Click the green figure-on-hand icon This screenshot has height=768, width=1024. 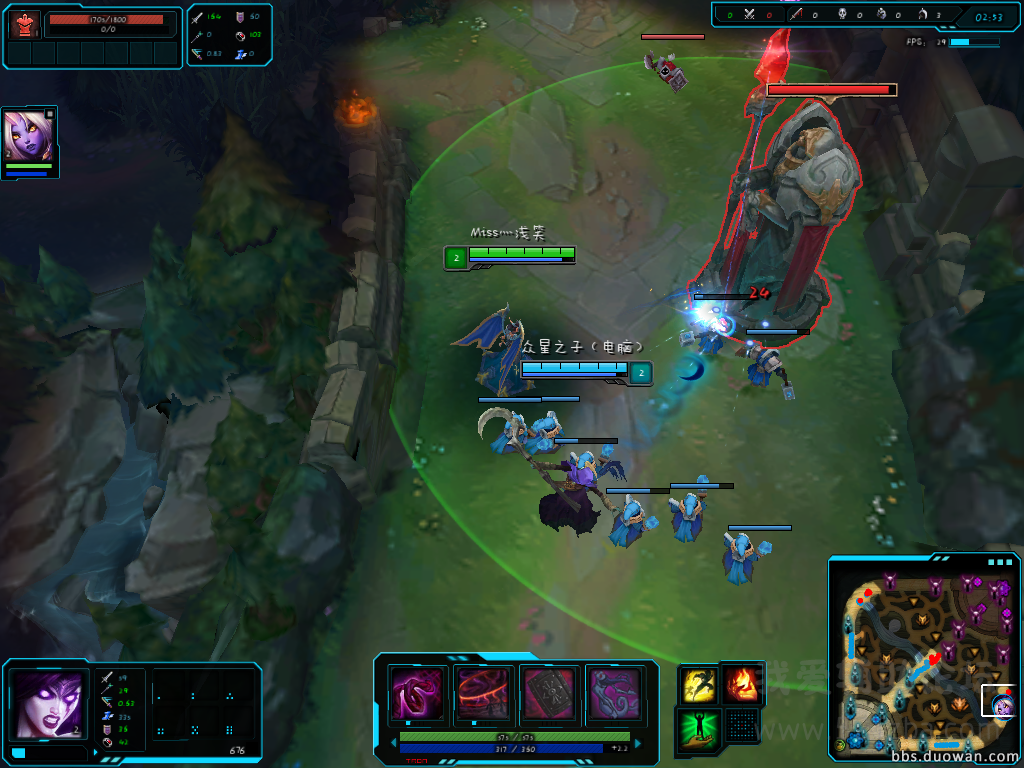click(698, 726)
